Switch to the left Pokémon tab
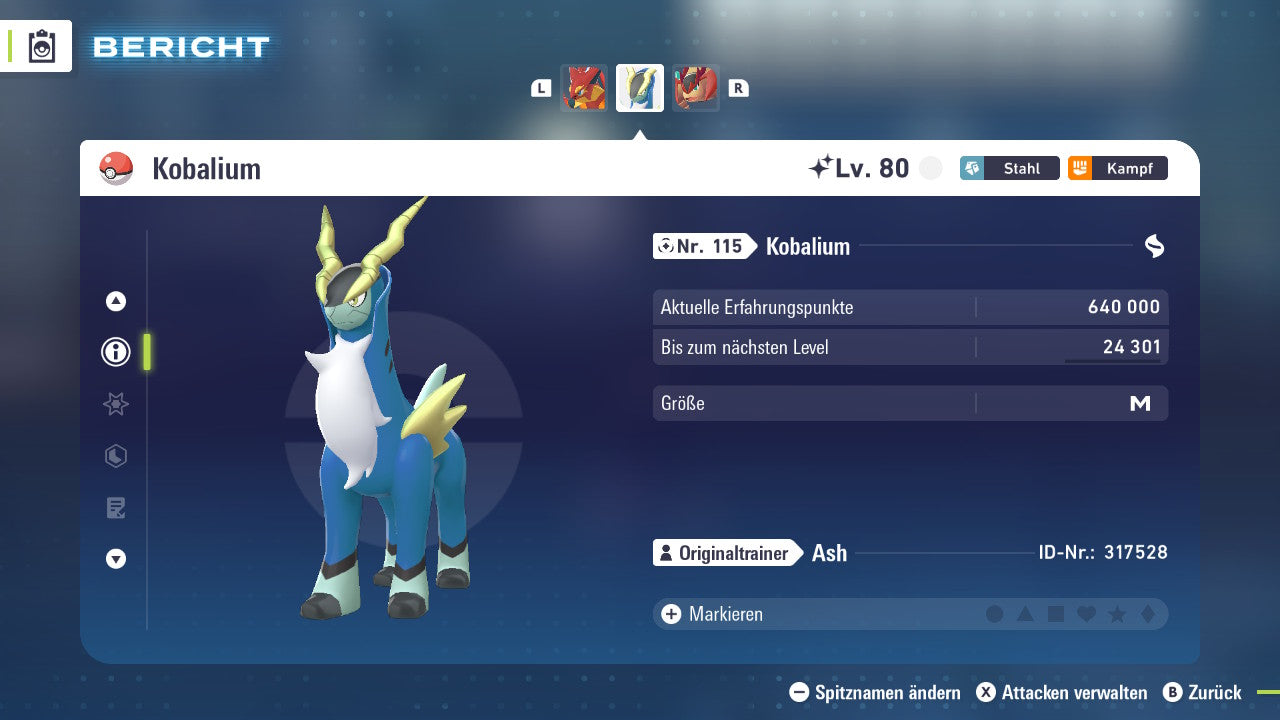This screenshot has height=720, width=1280. (x=584, y=88)
